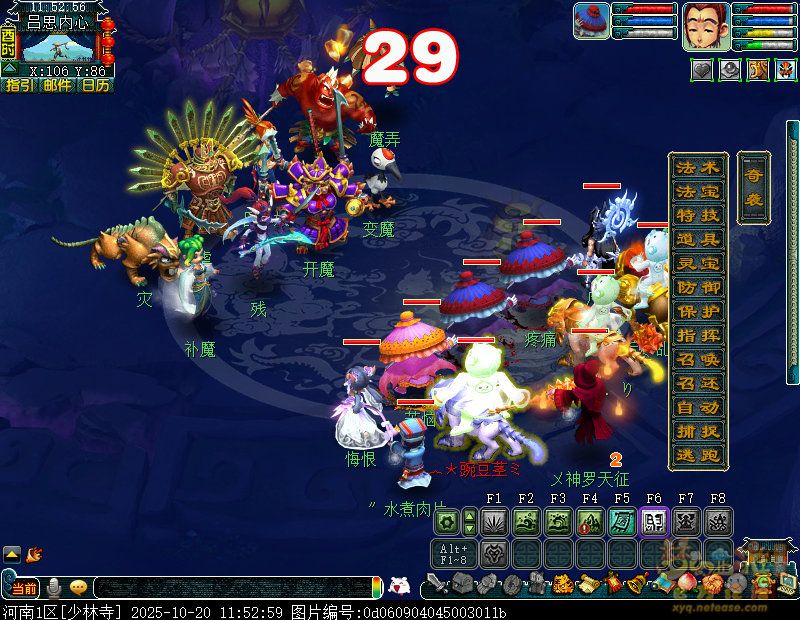Activate the purple-highlighted F6 skill slot
The image size is (800, 620).
point(654,521)
